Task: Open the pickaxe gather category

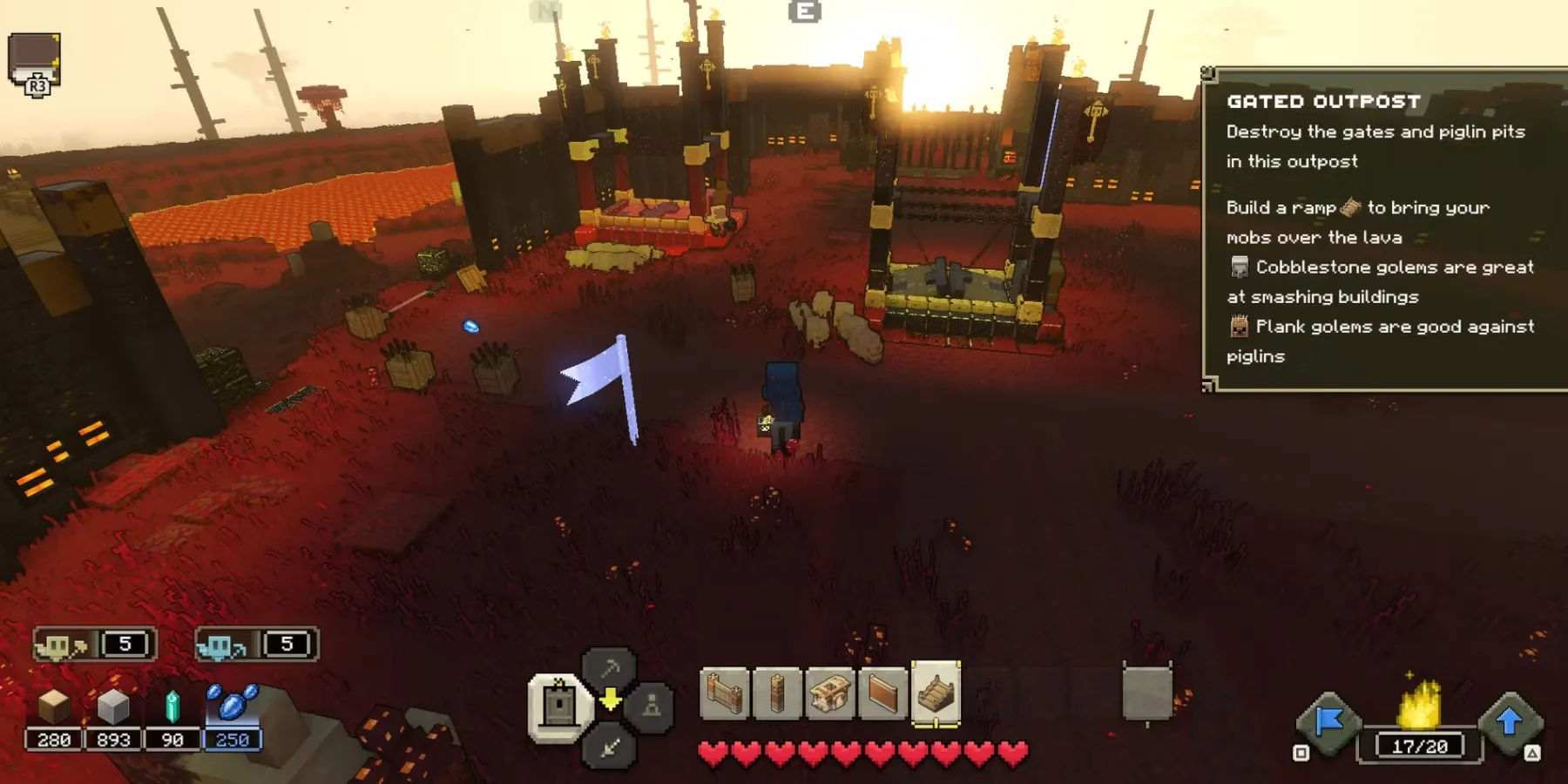Action: click(609, 668)
